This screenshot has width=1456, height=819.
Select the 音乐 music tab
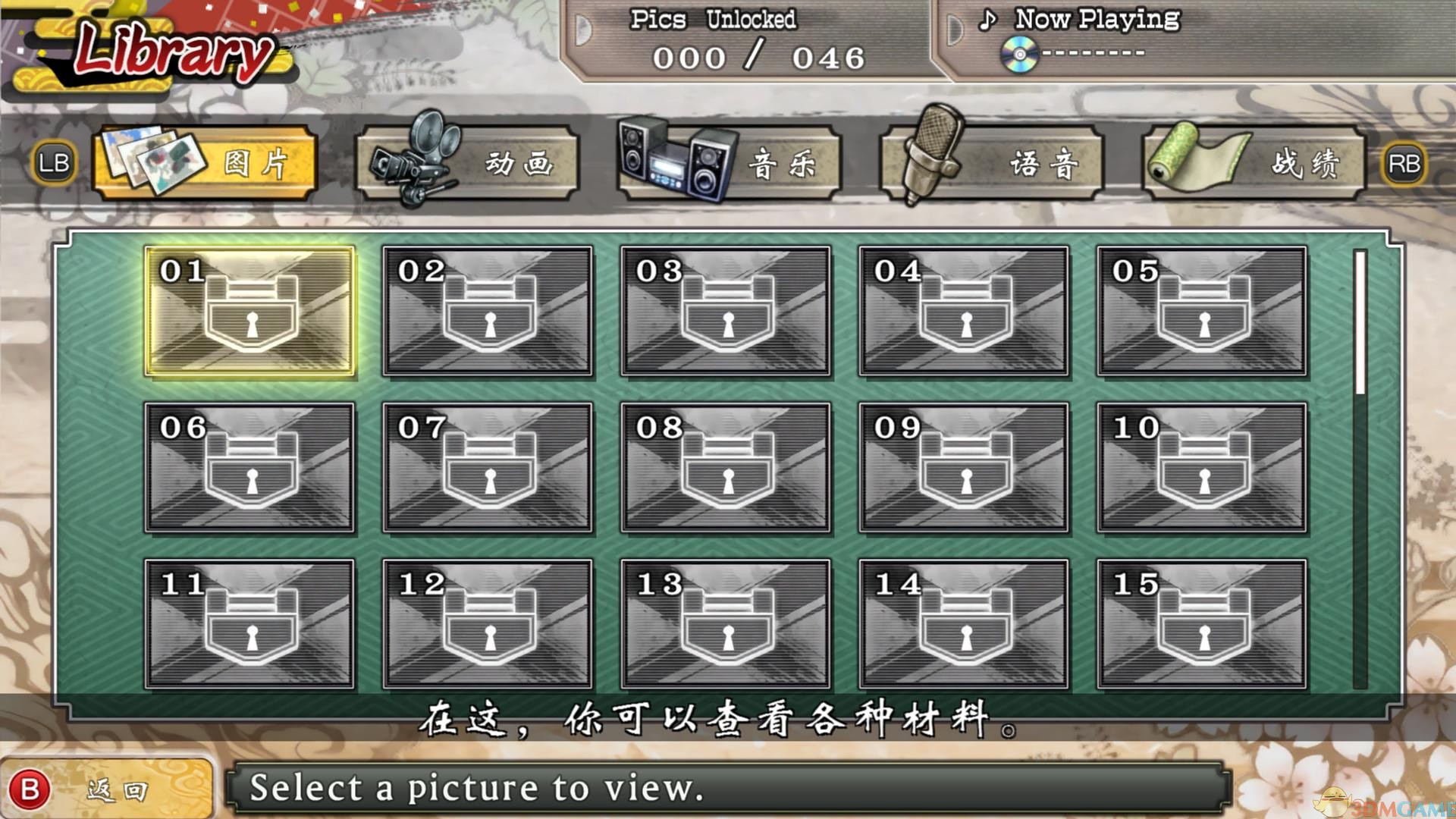coord(730,163)
